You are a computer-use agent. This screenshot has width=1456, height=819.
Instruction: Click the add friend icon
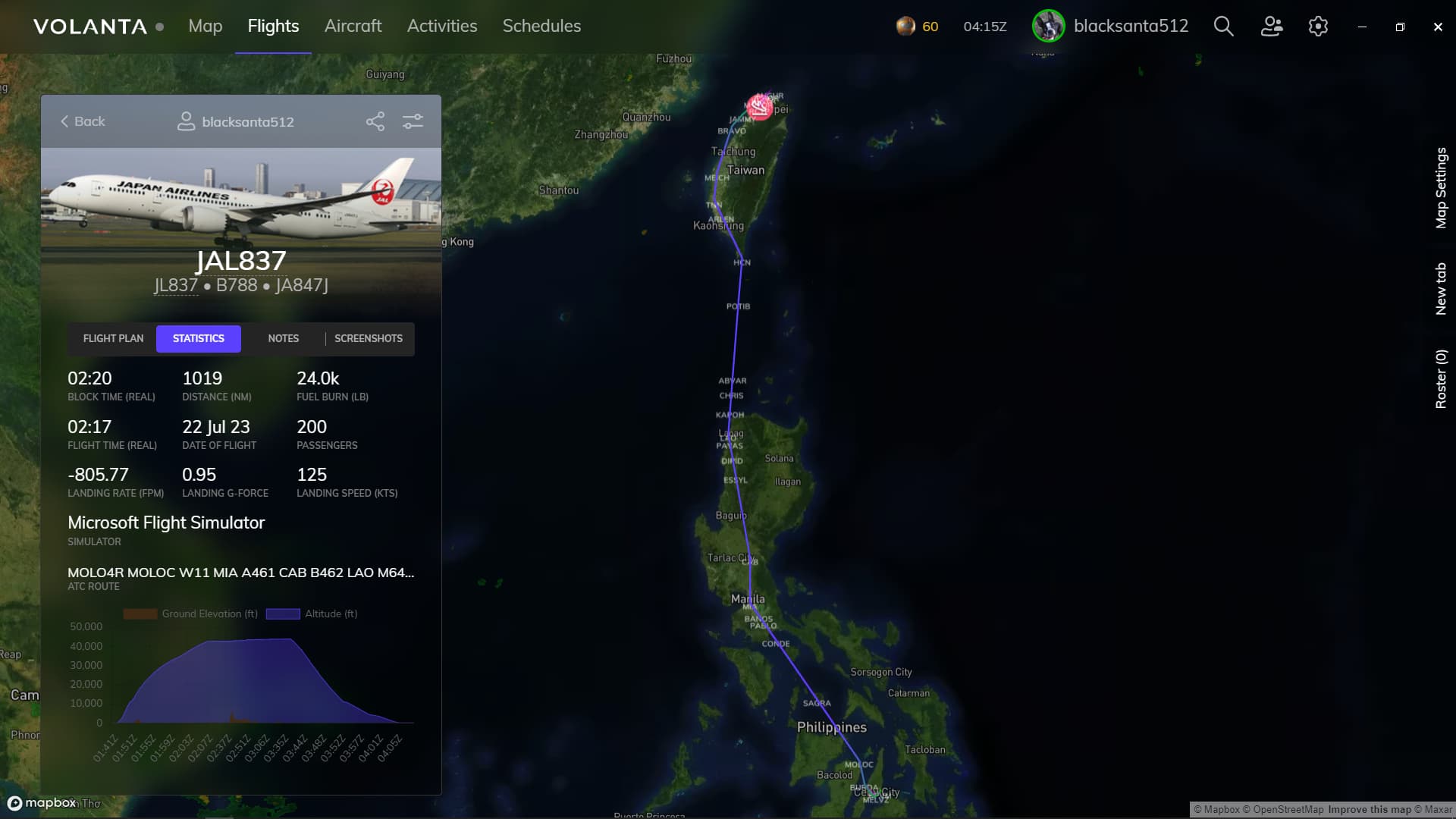pos(1271,26)
